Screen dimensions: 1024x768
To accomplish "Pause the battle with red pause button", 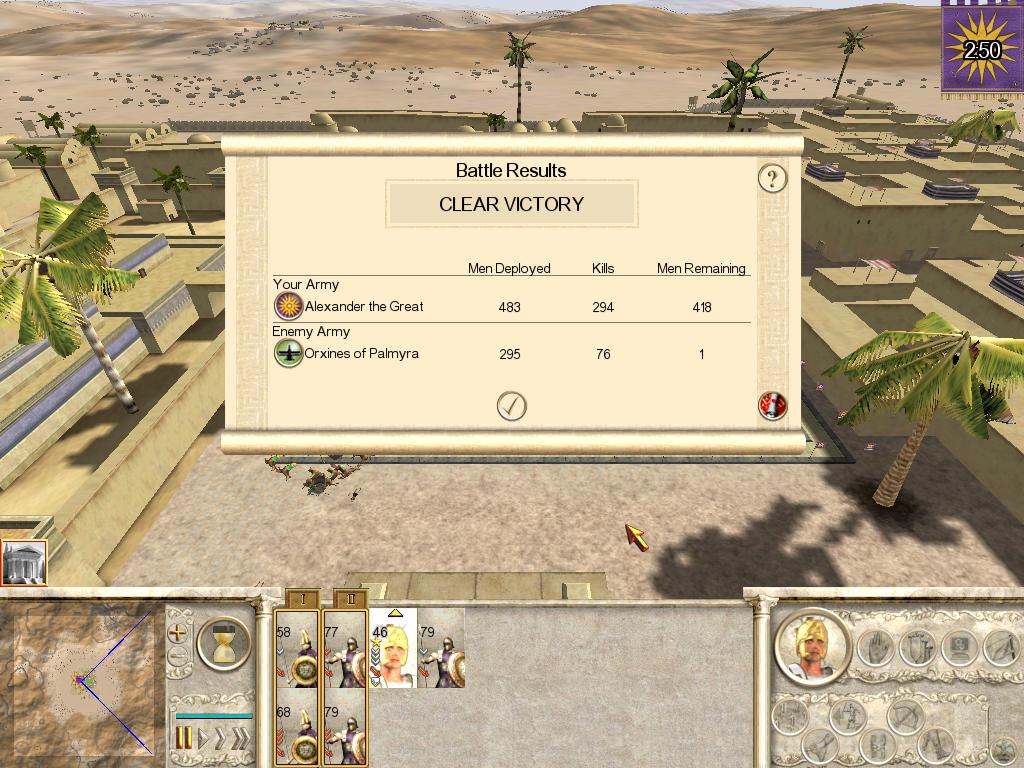I will pos(184,739).
